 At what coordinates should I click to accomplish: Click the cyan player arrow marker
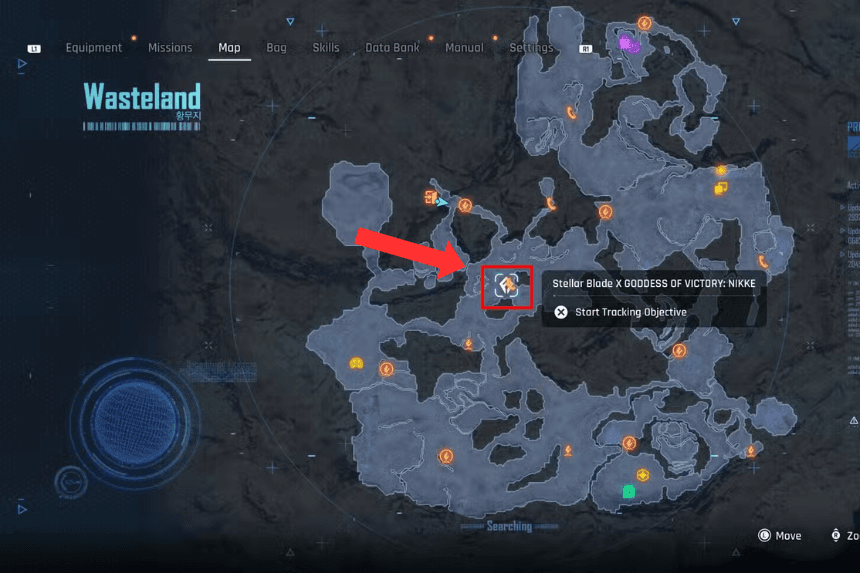click(442, 201)
